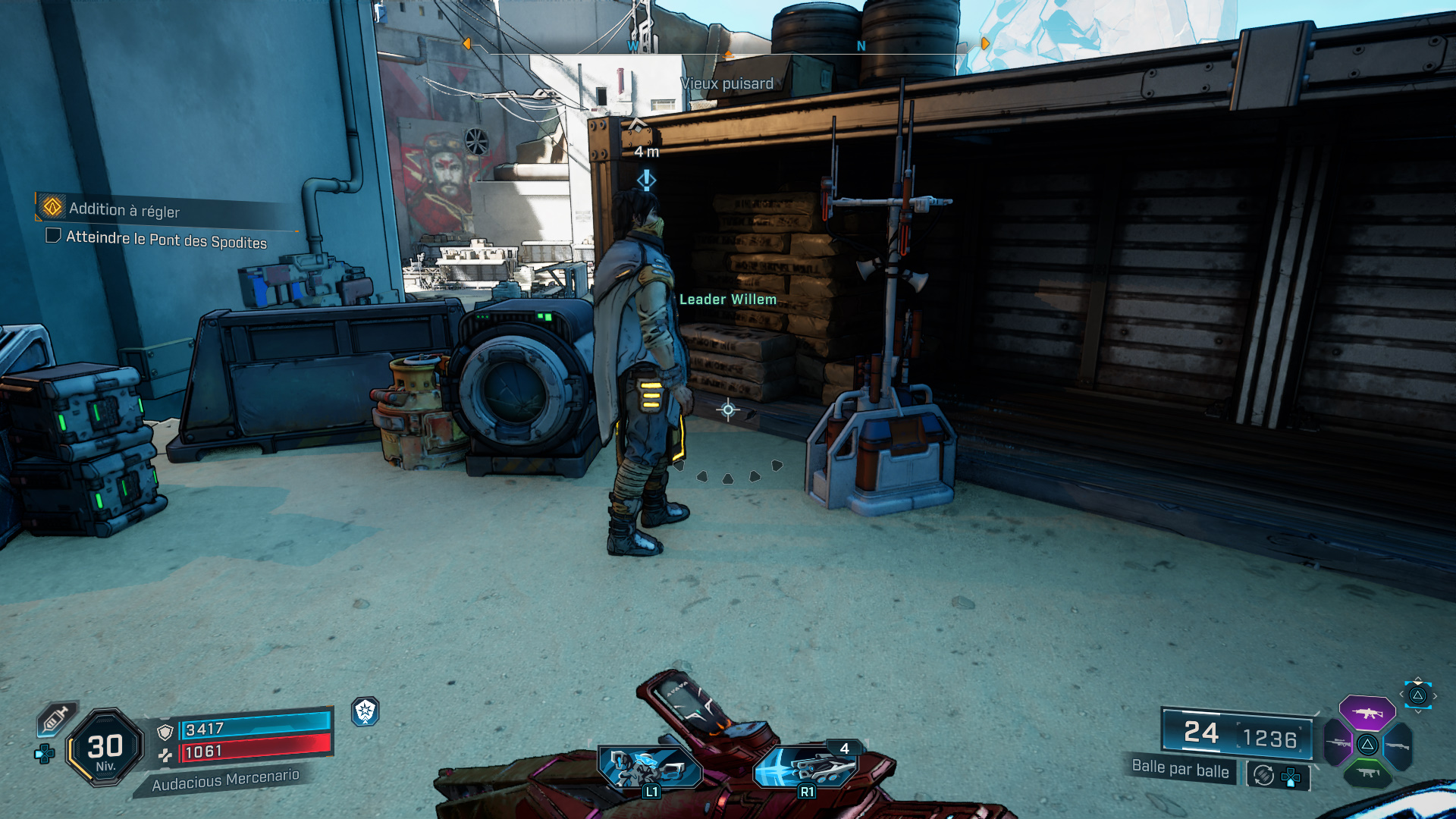The width and height of the screenshot is (1456, 819).
Task: Inspect the star shield buff icon
Action: click(x=366, y=711)
